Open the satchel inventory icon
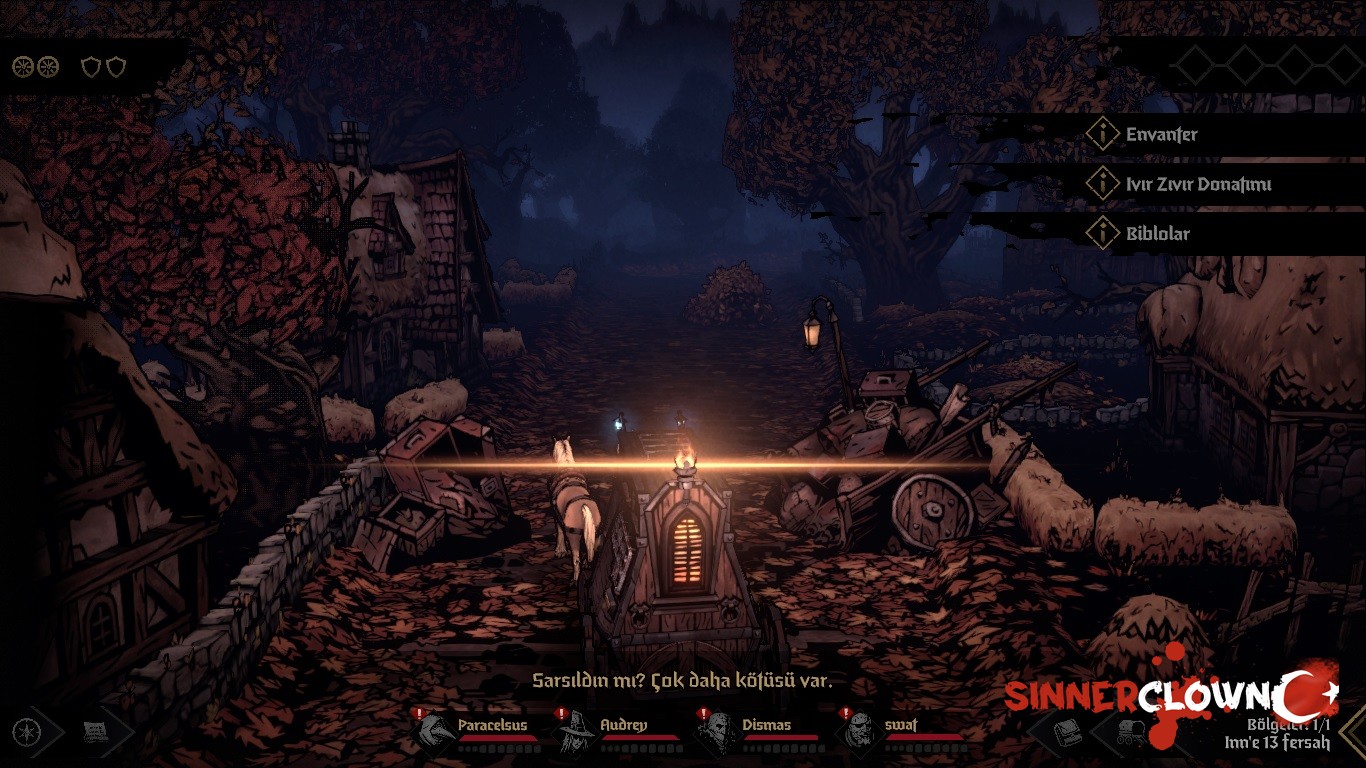The image size is (1366, 768). 1069,732
